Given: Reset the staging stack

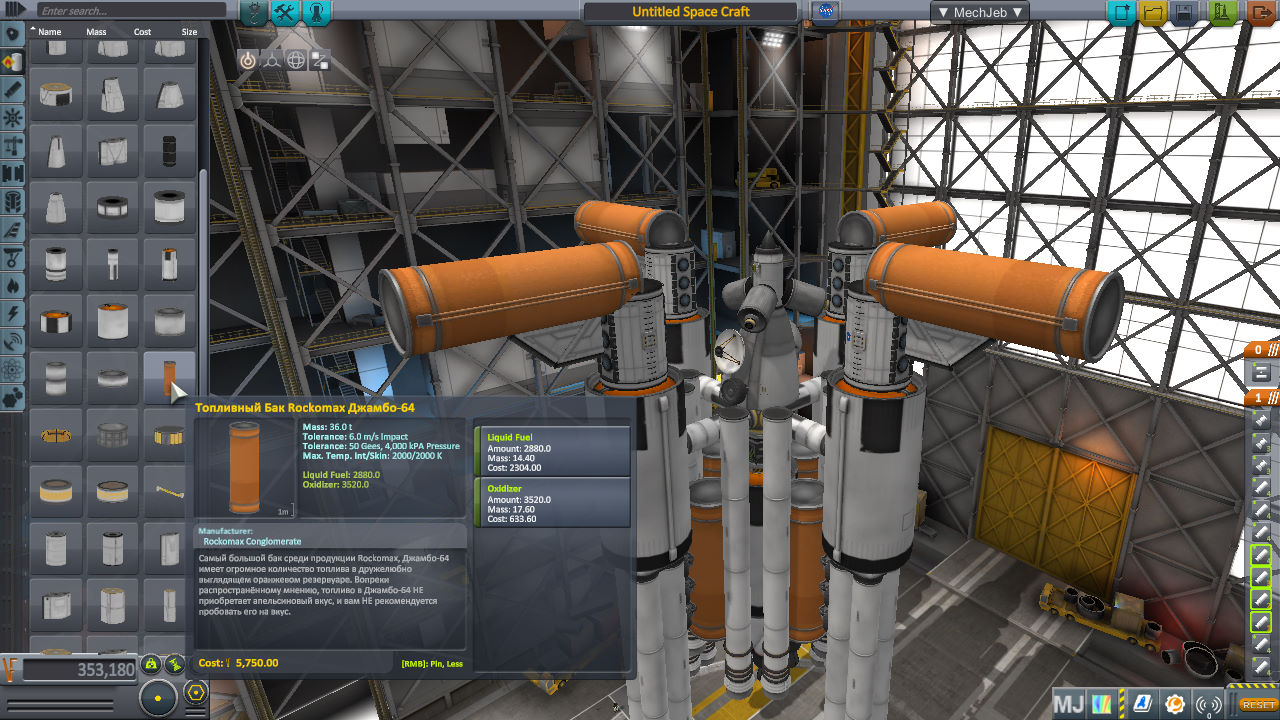Looking at the screenshot, I should click(1257, 705).
